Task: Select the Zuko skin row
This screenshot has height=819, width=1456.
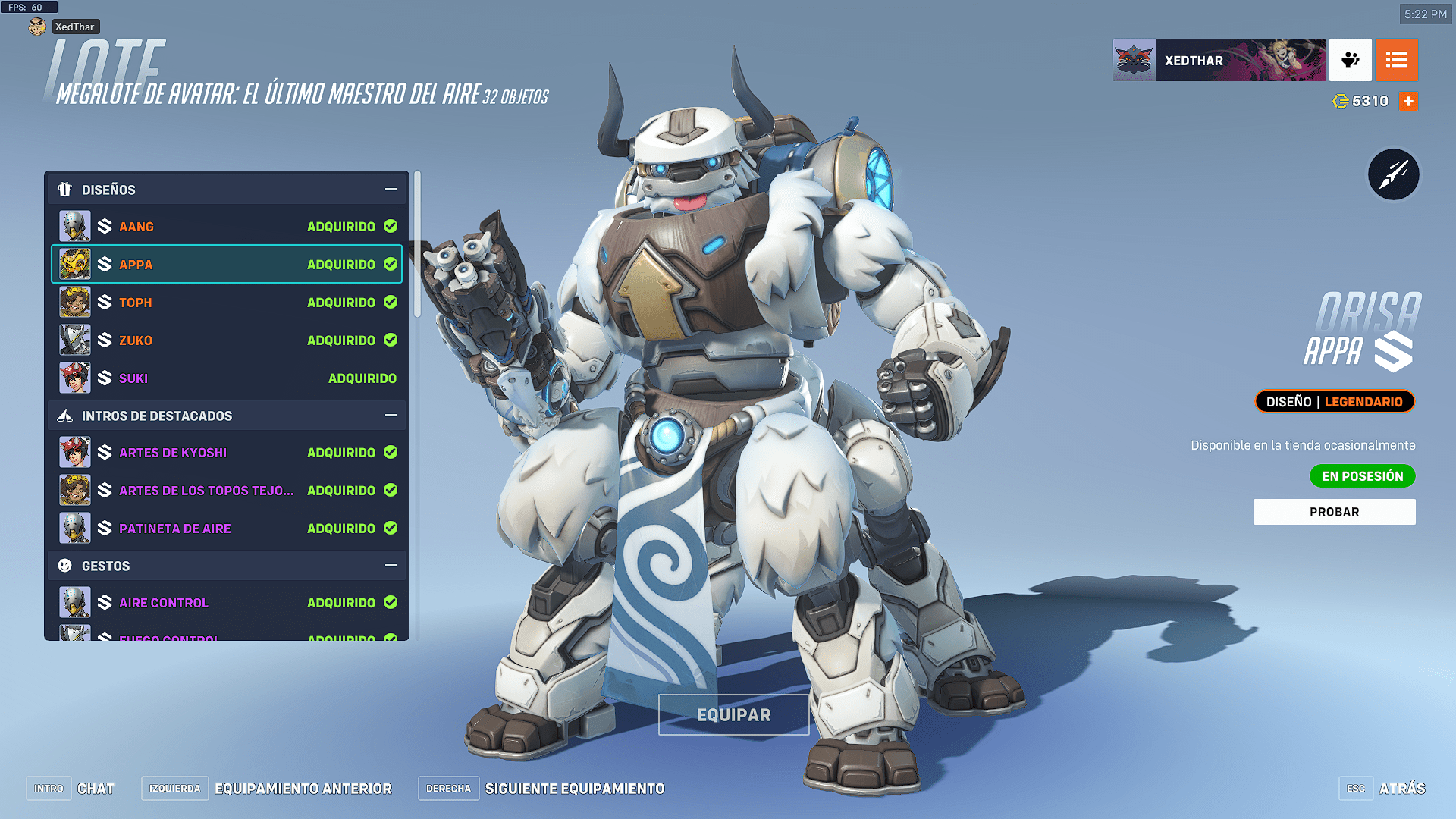Action: click(x=227, y=340)
